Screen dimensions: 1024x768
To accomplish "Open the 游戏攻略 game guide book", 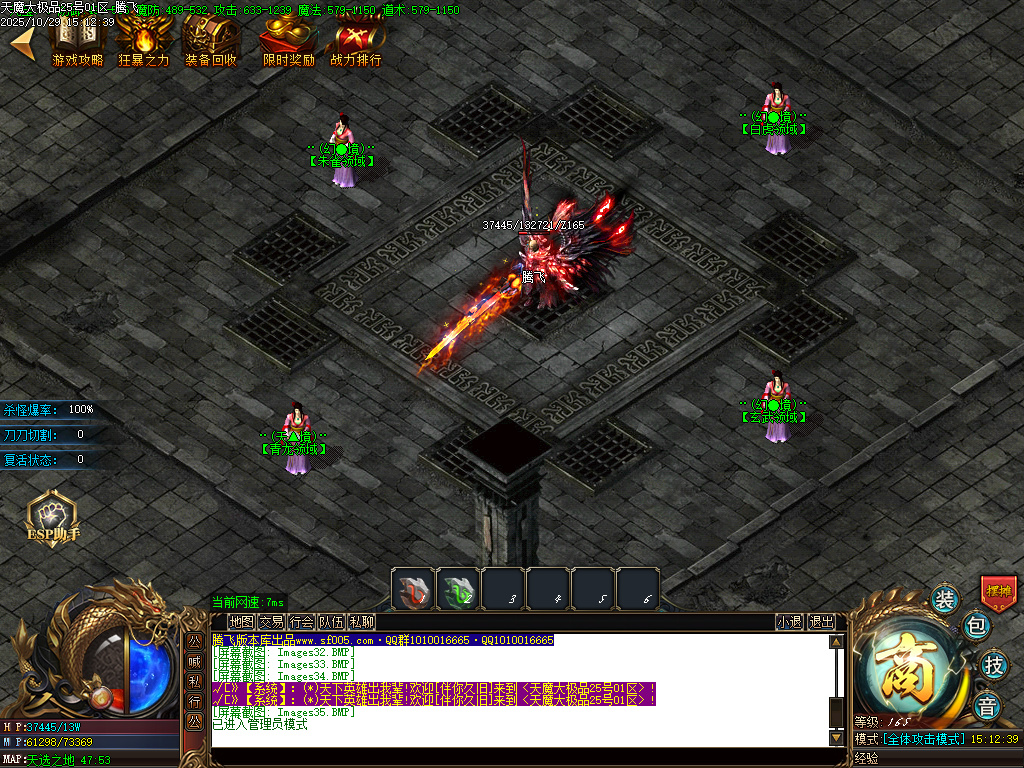I will [x=77, y=40].
